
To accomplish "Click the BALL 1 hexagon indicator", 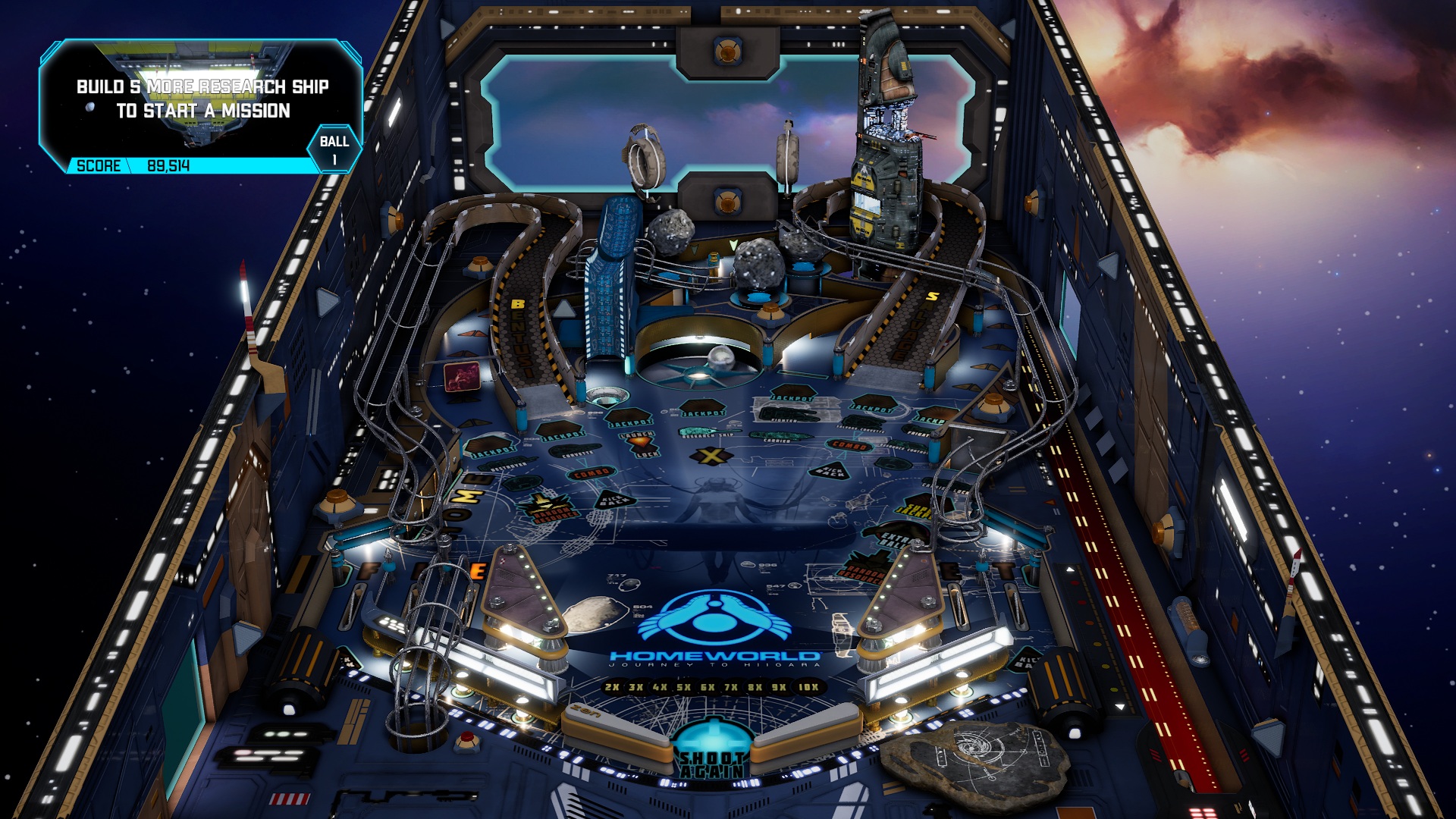I will coord(334,146).
